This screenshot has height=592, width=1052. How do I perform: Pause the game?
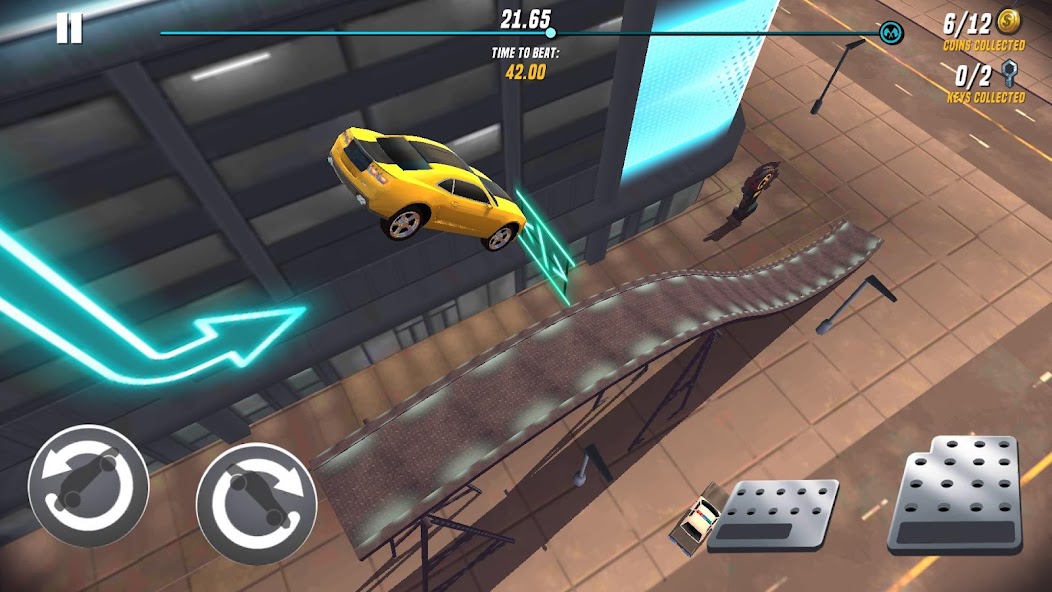pyautogui.click(x=69, y=28)
